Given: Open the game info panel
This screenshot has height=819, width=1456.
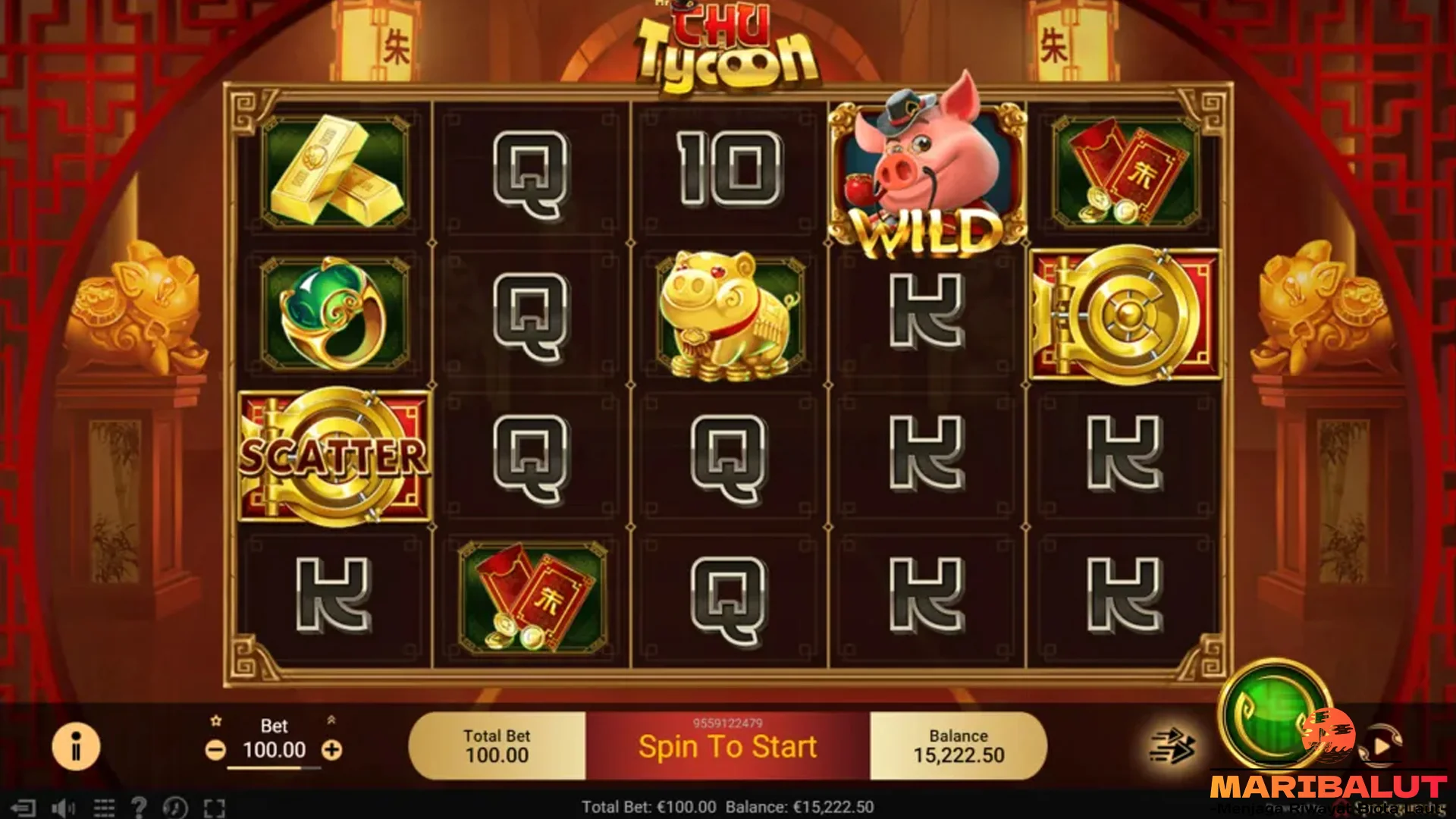Looking at the screenshot, I should point(76,746).
